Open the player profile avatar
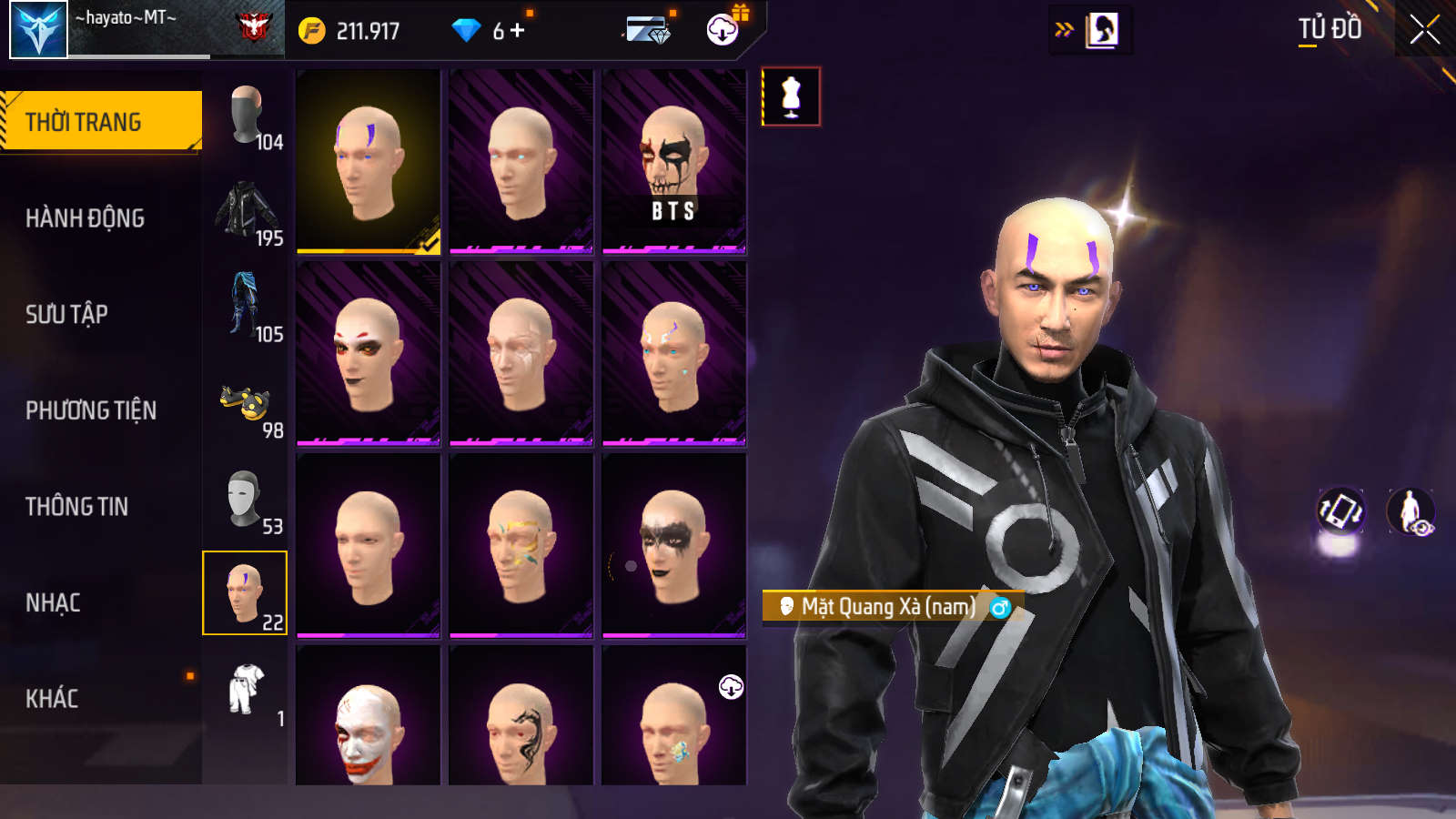 [39, 30]
